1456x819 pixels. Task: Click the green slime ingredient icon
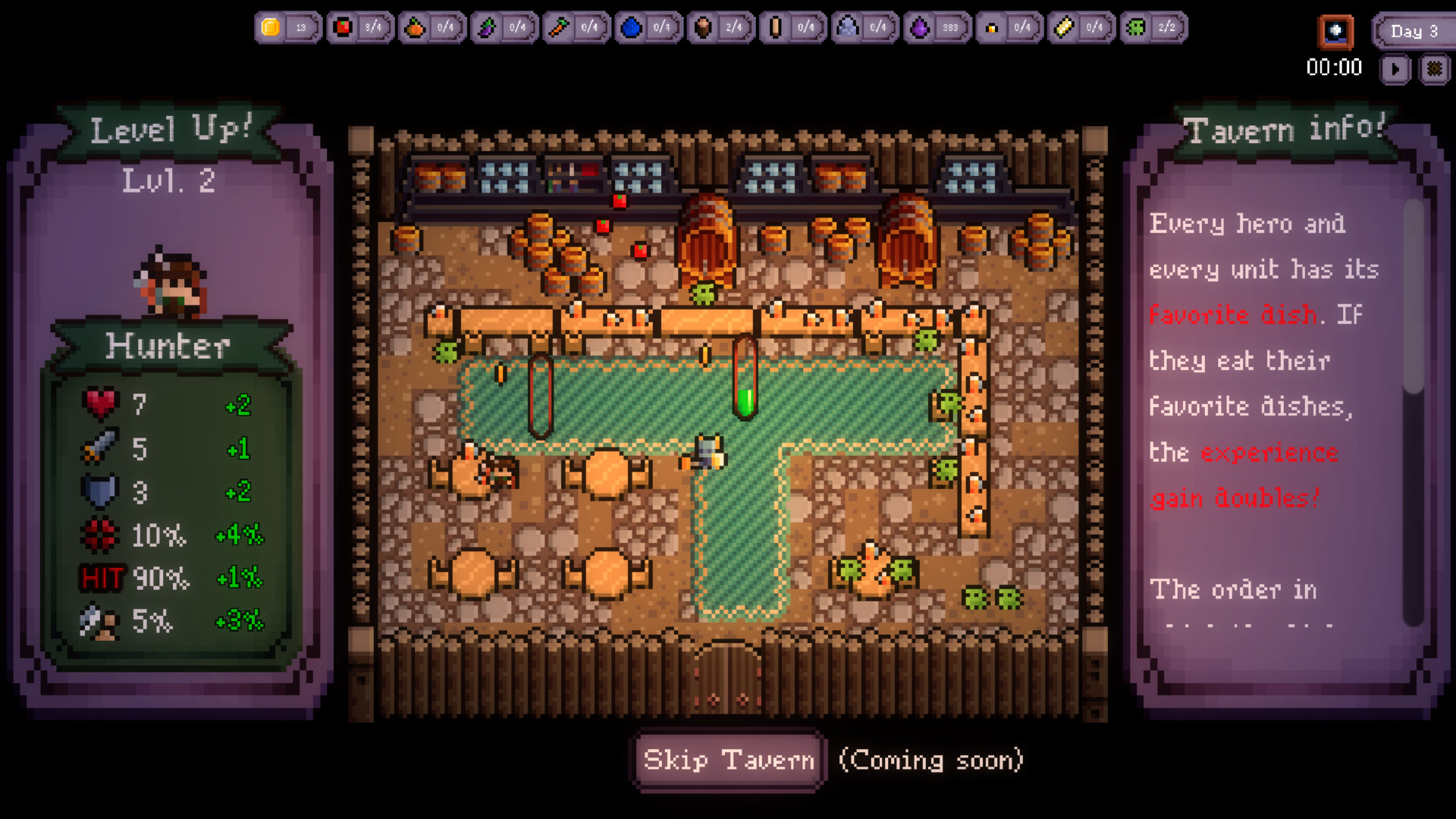tap(1135, 27)
